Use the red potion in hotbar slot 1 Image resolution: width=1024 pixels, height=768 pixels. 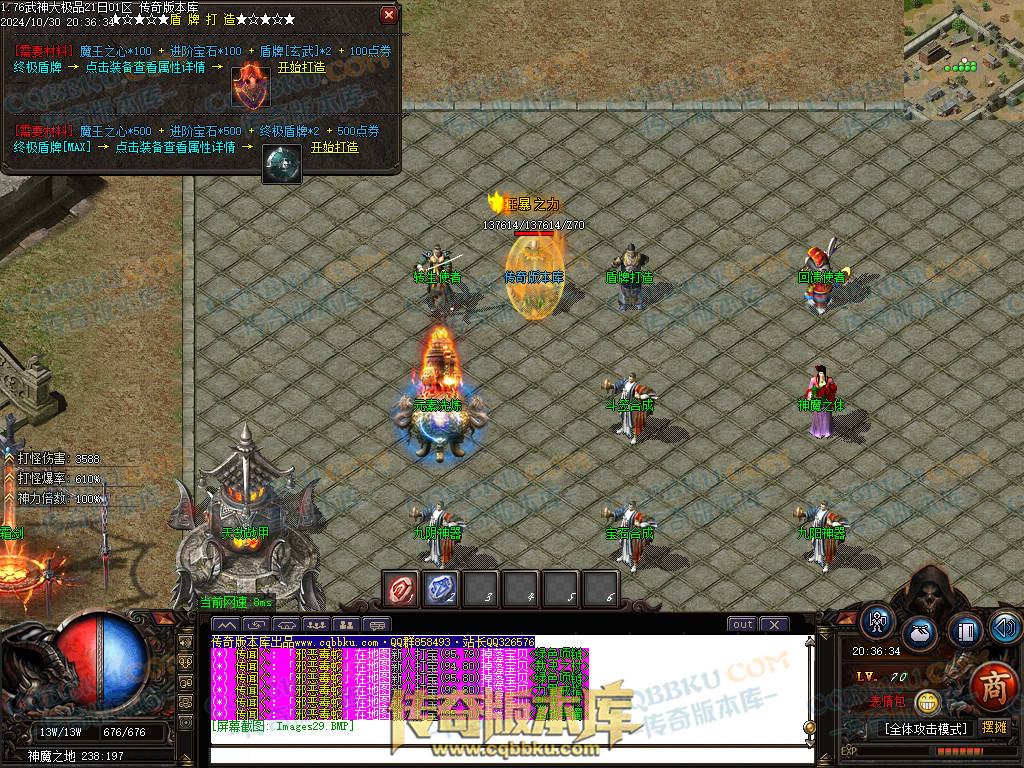point(403,589)
